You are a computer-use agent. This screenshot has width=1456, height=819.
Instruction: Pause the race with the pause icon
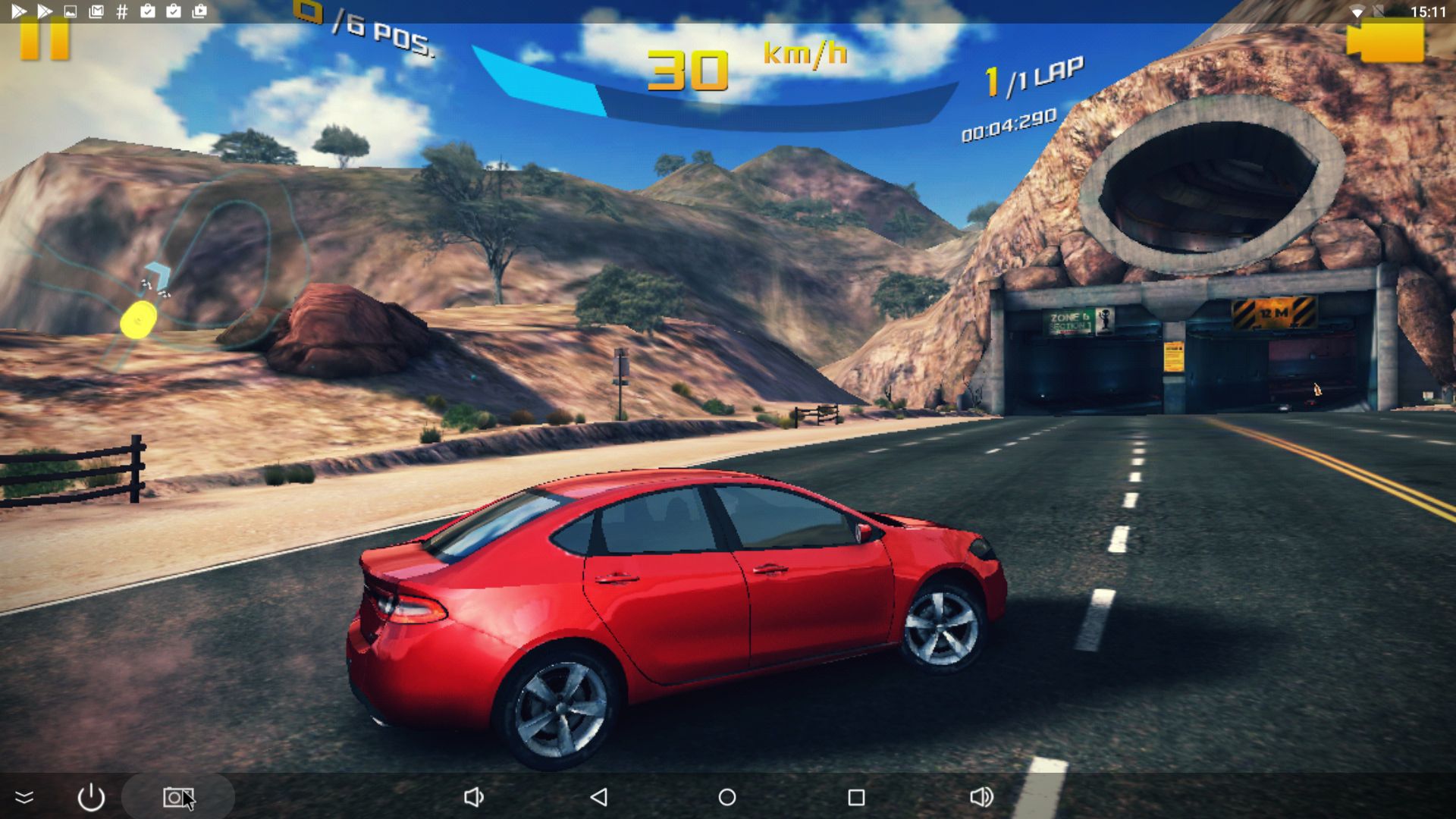(44, 39)
